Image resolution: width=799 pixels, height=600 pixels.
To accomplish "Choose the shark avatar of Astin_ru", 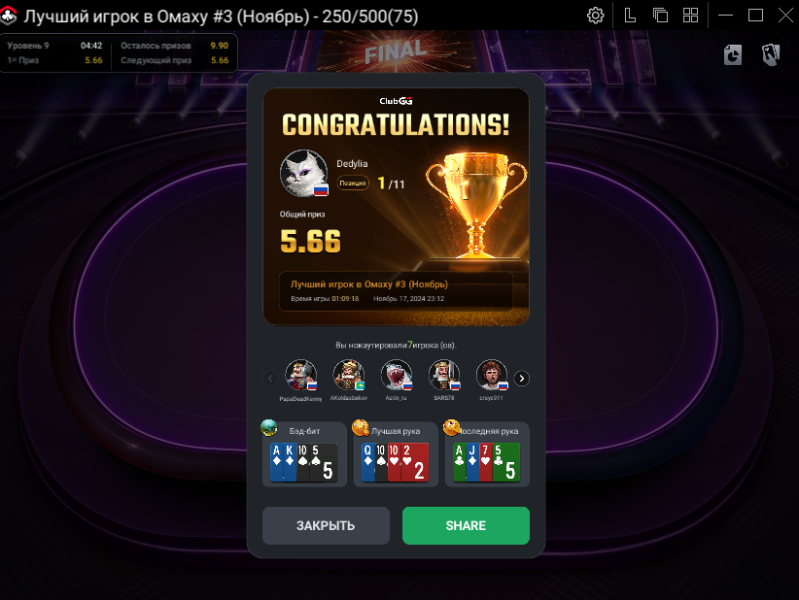I will click(x=396, y=375).
